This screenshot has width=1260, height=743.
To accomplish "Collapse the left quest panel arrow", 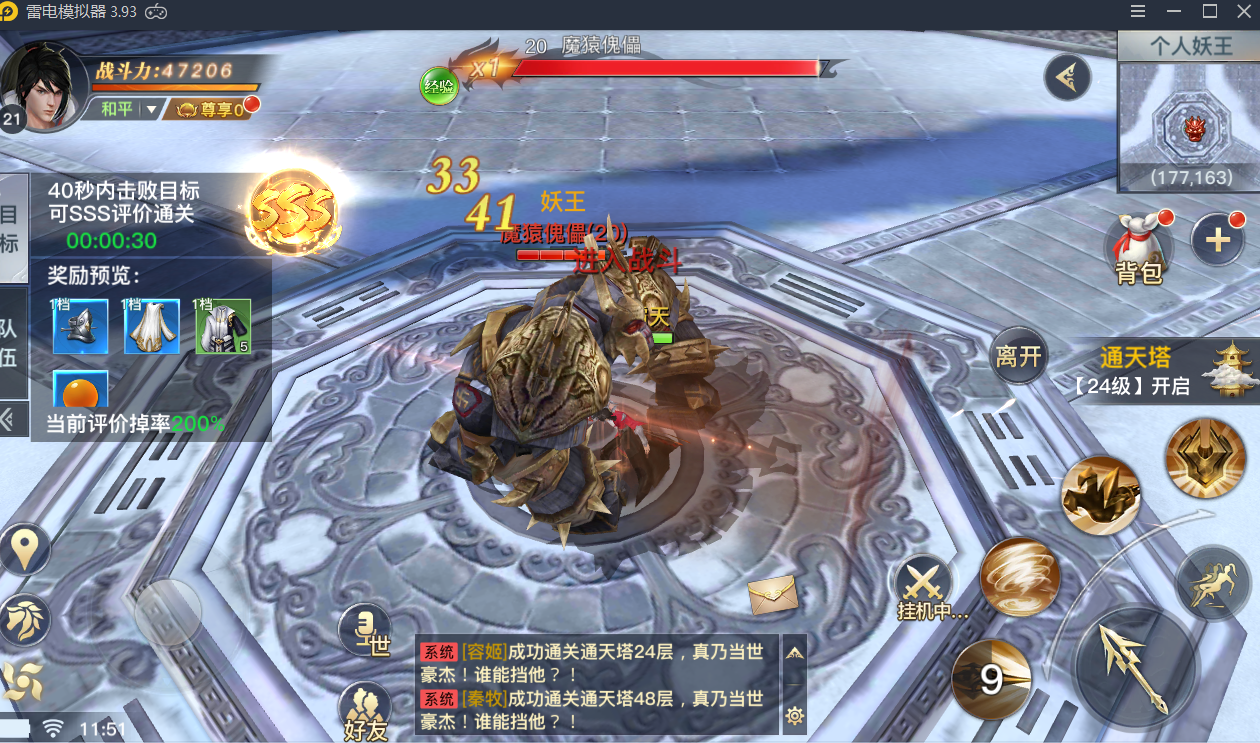I will point(10,420).
